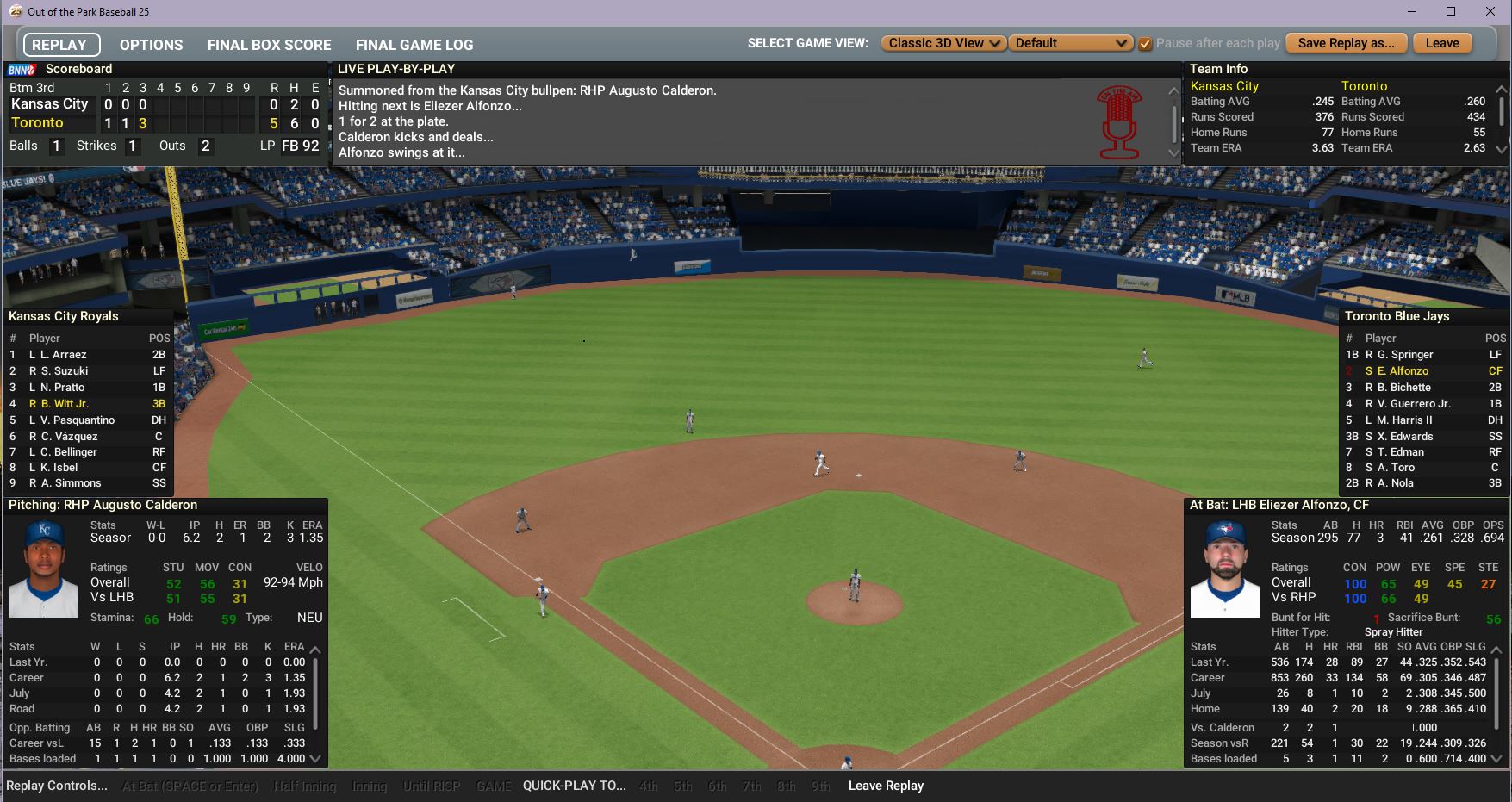This screenshot has height=802, width=1512.
Task: Open Replay Controls... menu
Action: click(x=57, y=786)
